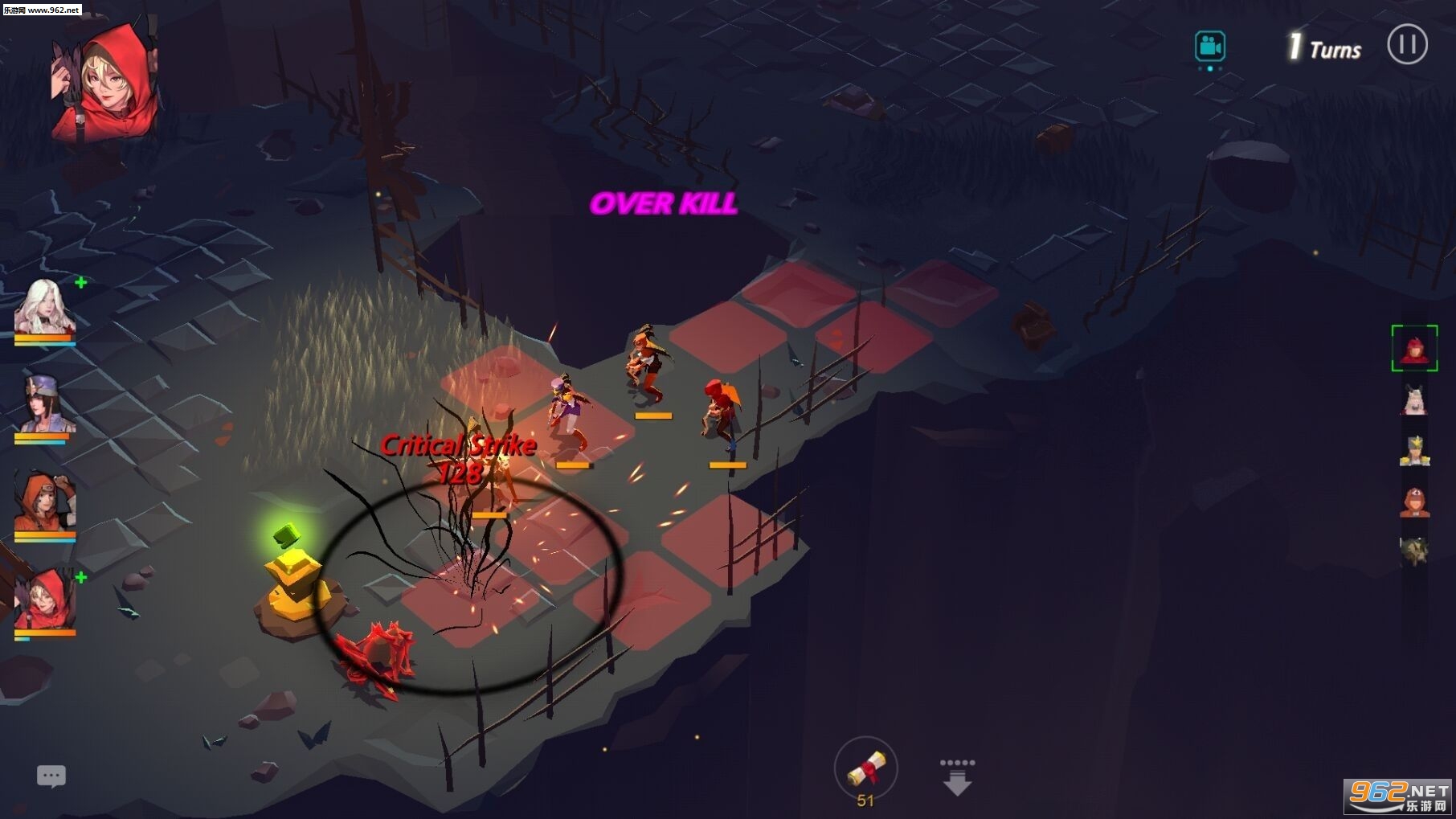Select the olive beast turn order icon

coord(1414,551)
